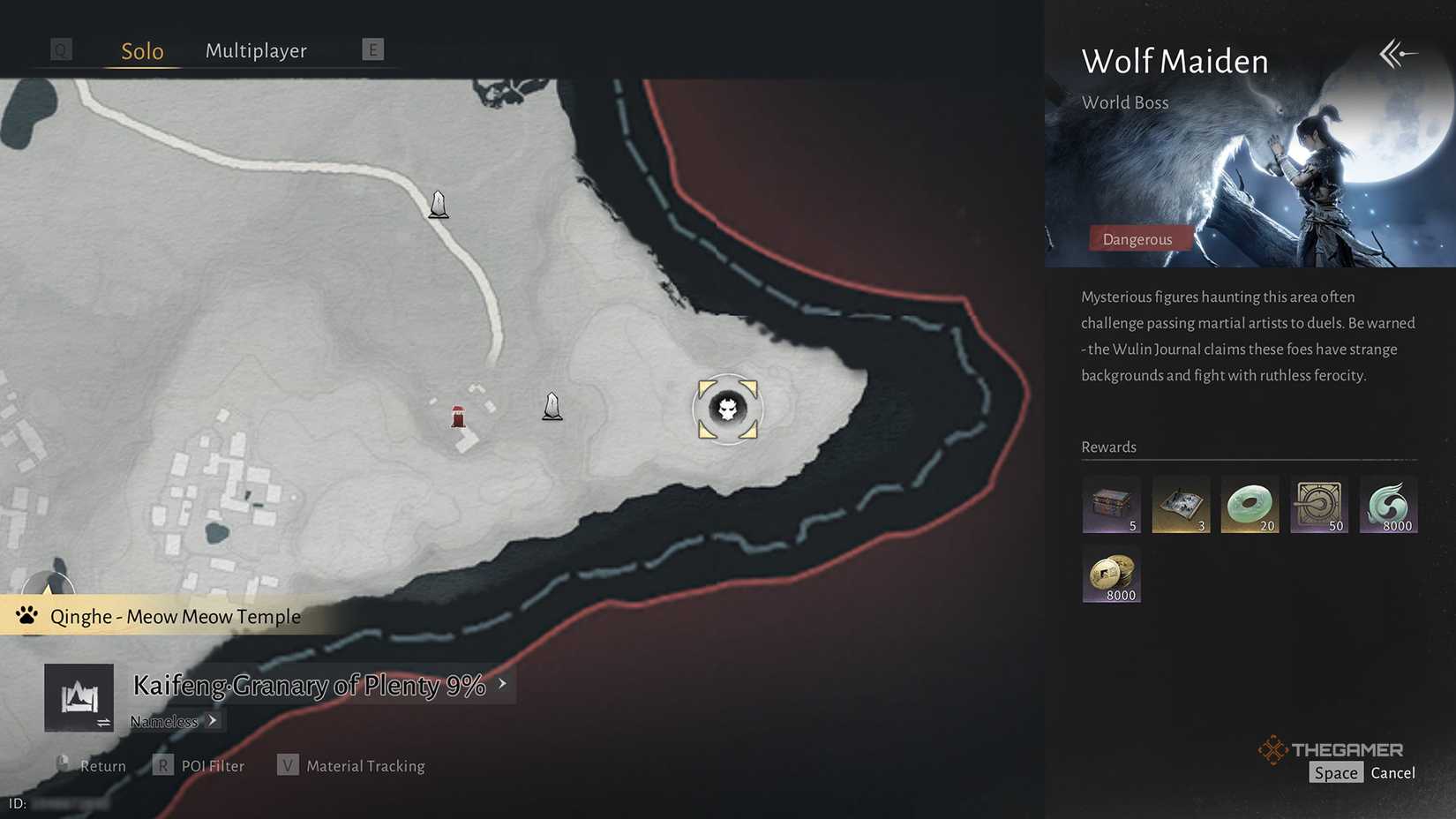1456x819 pixels.
Task: Select the red tower landmark on the map
Action: pyautogui.click(x=457, y=416)
